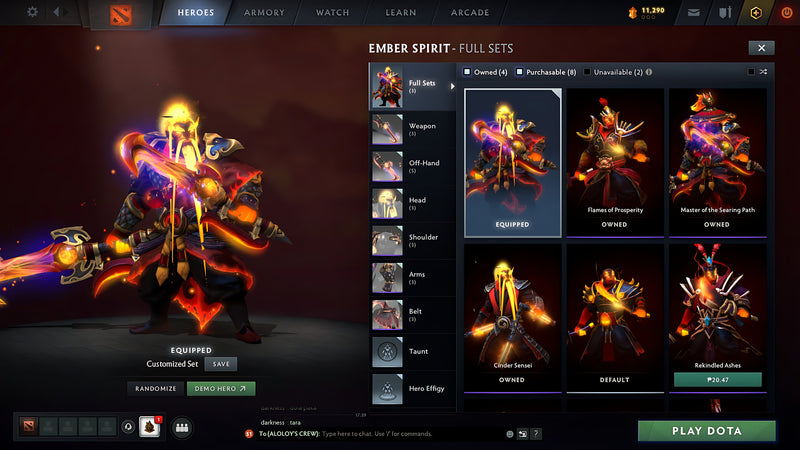
Task: Toggle the Purchasable items filter checkbox
Action: tap(522, 72)
